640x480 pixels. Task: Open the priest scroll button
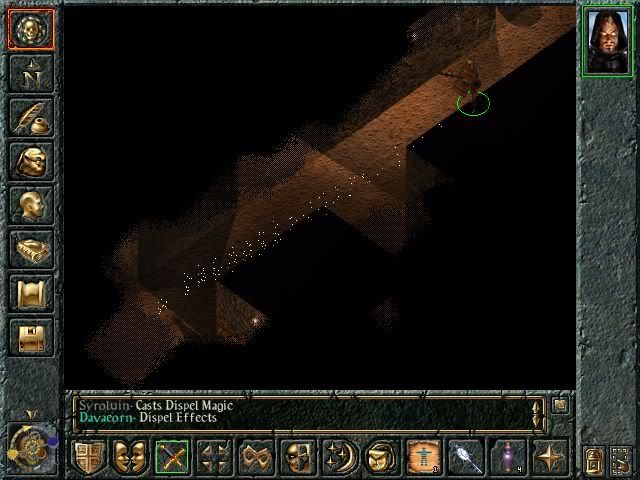coord(29,292)
